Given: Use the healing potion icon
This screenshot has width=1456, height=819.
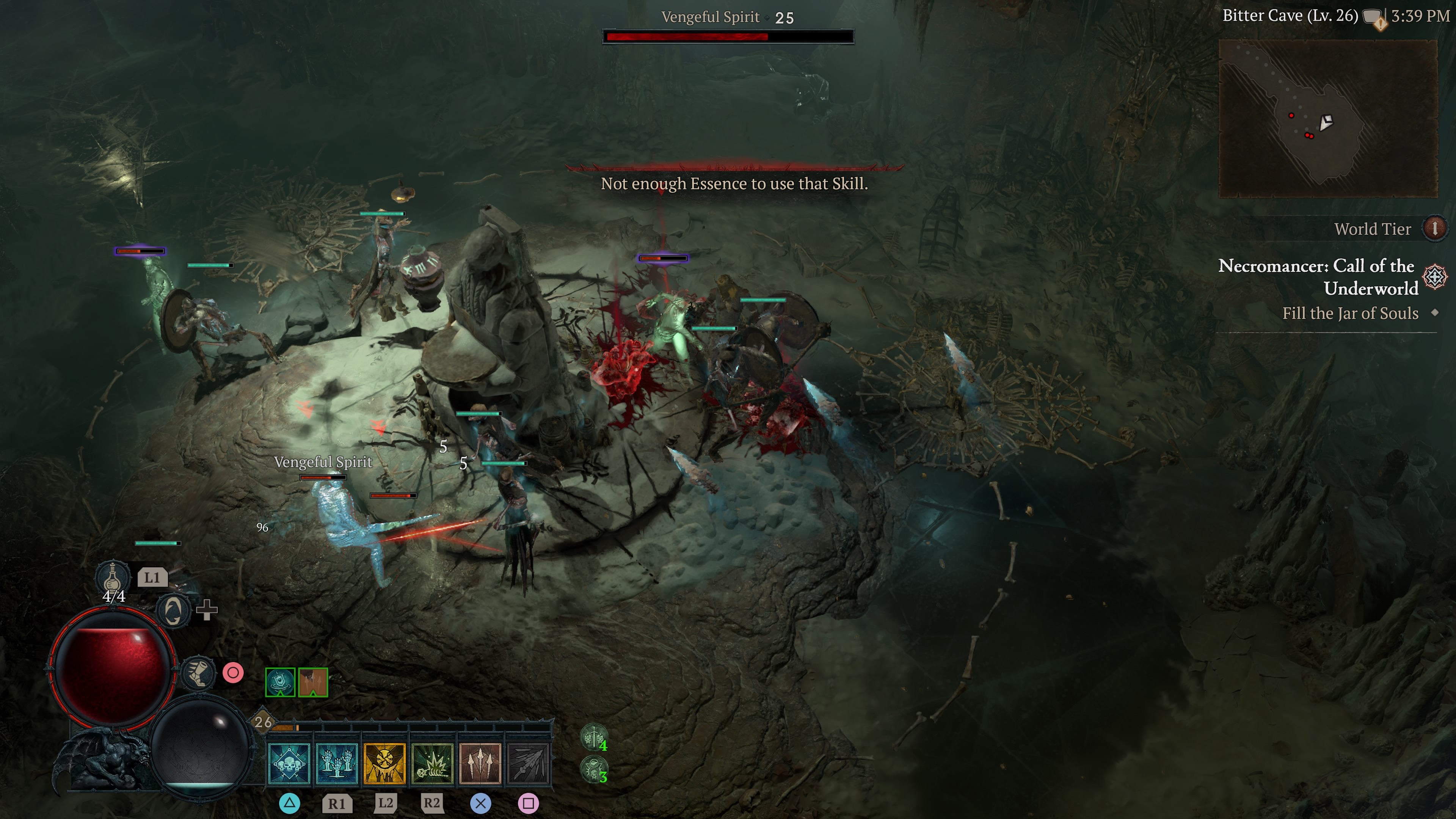Looking at the screenshot, I should (x=113, y=577).
